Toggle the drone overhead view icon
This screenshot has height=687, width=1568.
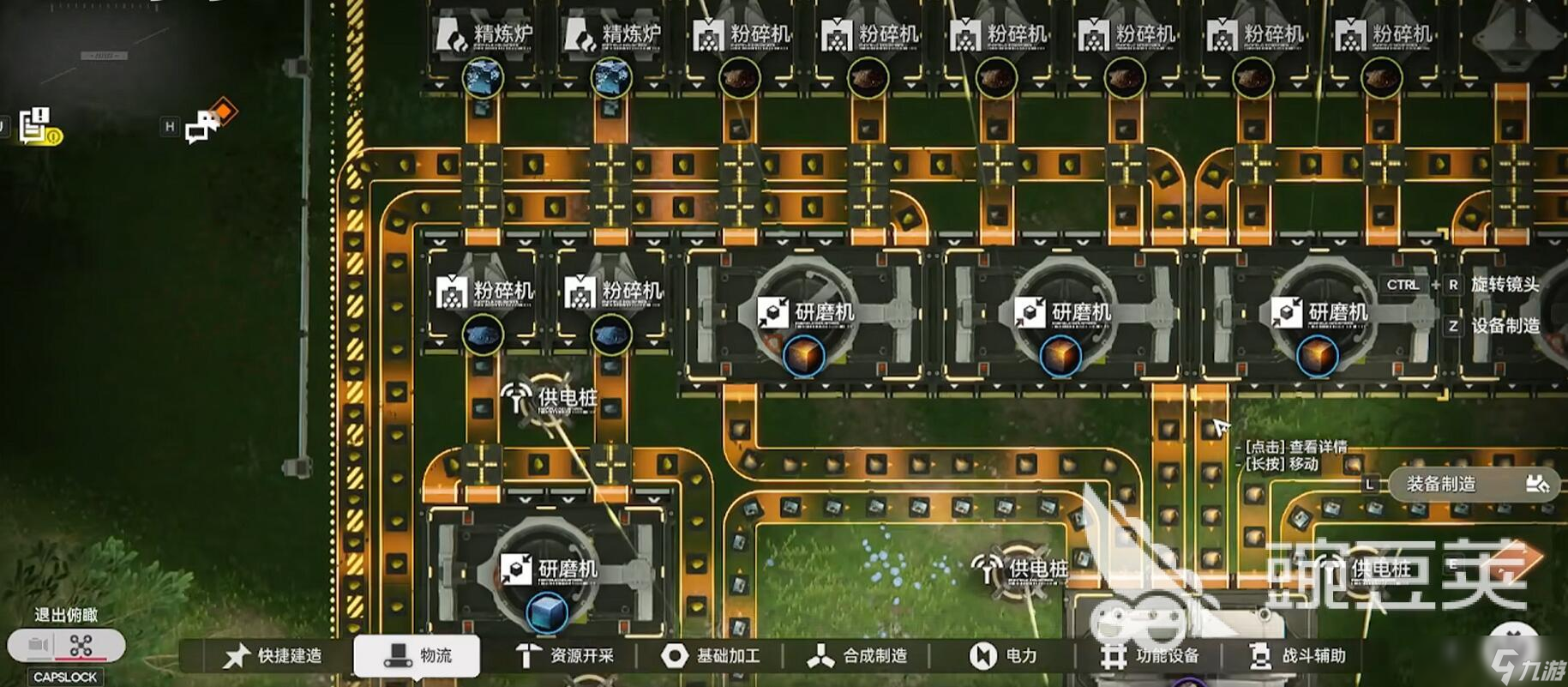81,645
